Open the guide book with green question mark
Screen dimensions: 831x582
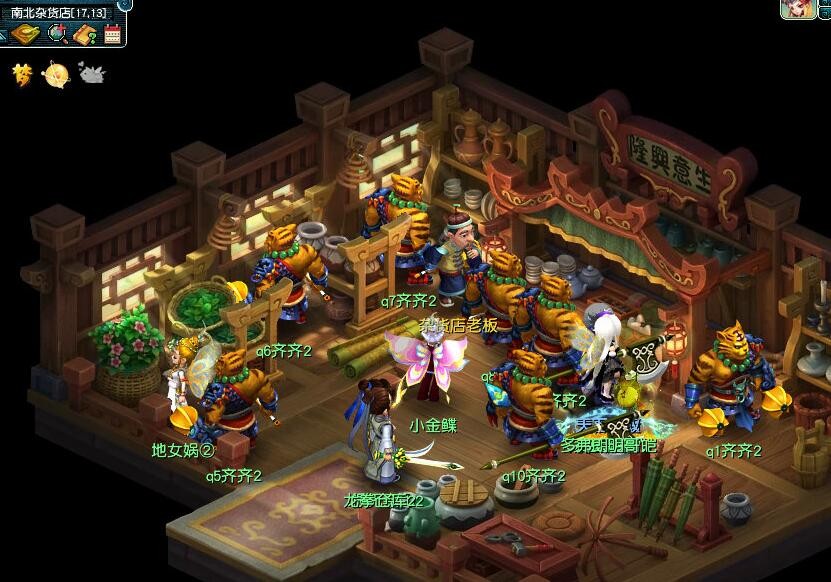click(85, 35)
